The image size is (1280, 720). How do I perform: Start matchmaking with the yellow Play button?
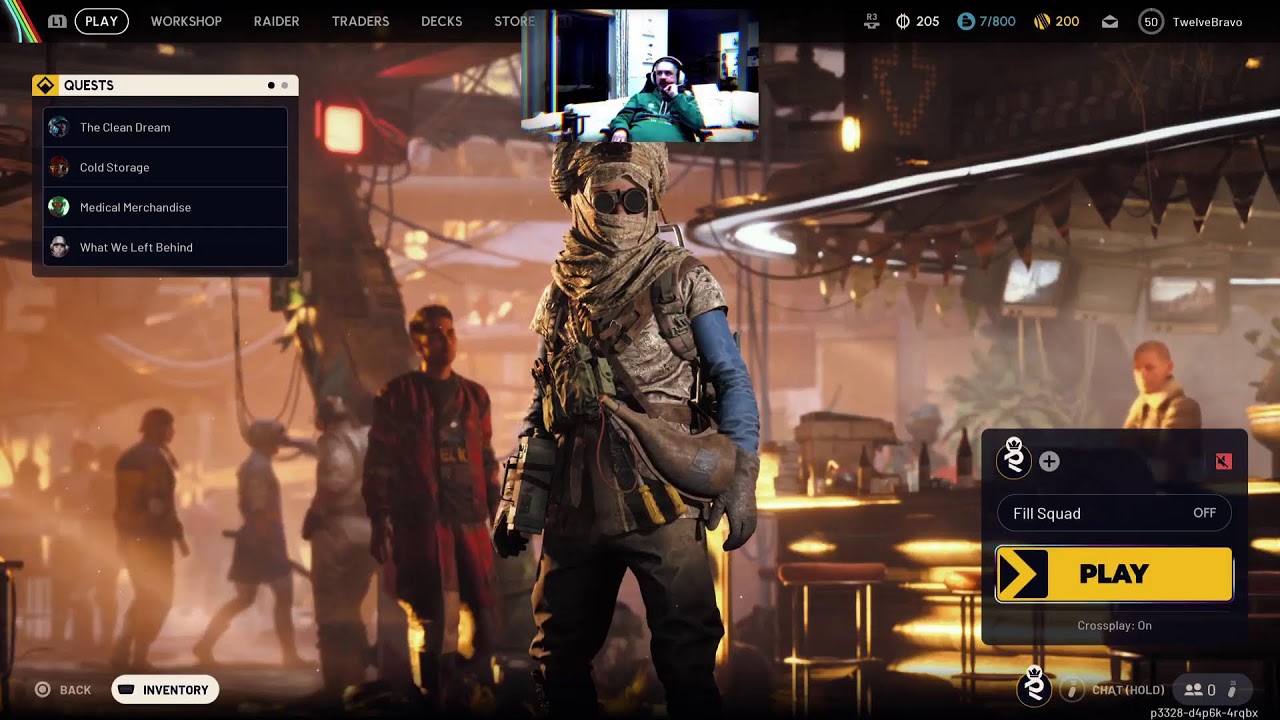[1114, 574]
